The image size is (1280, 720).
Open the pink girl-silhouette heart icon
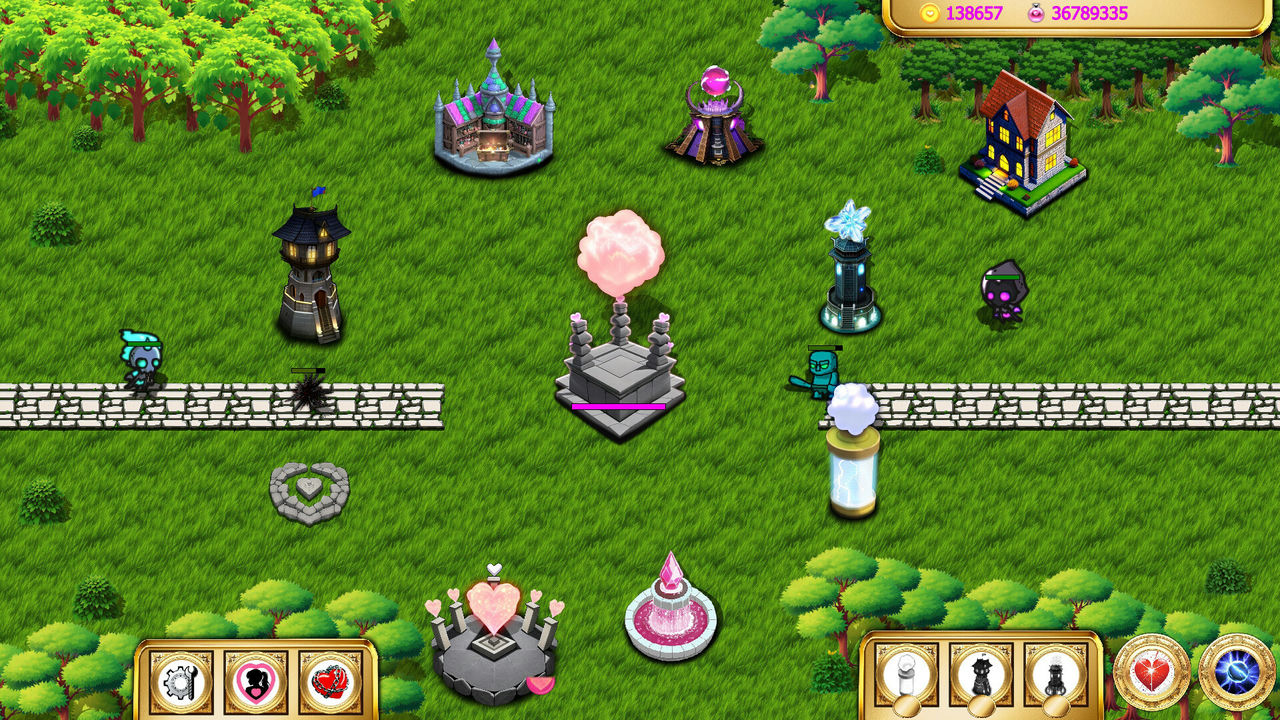coord(256,685)
